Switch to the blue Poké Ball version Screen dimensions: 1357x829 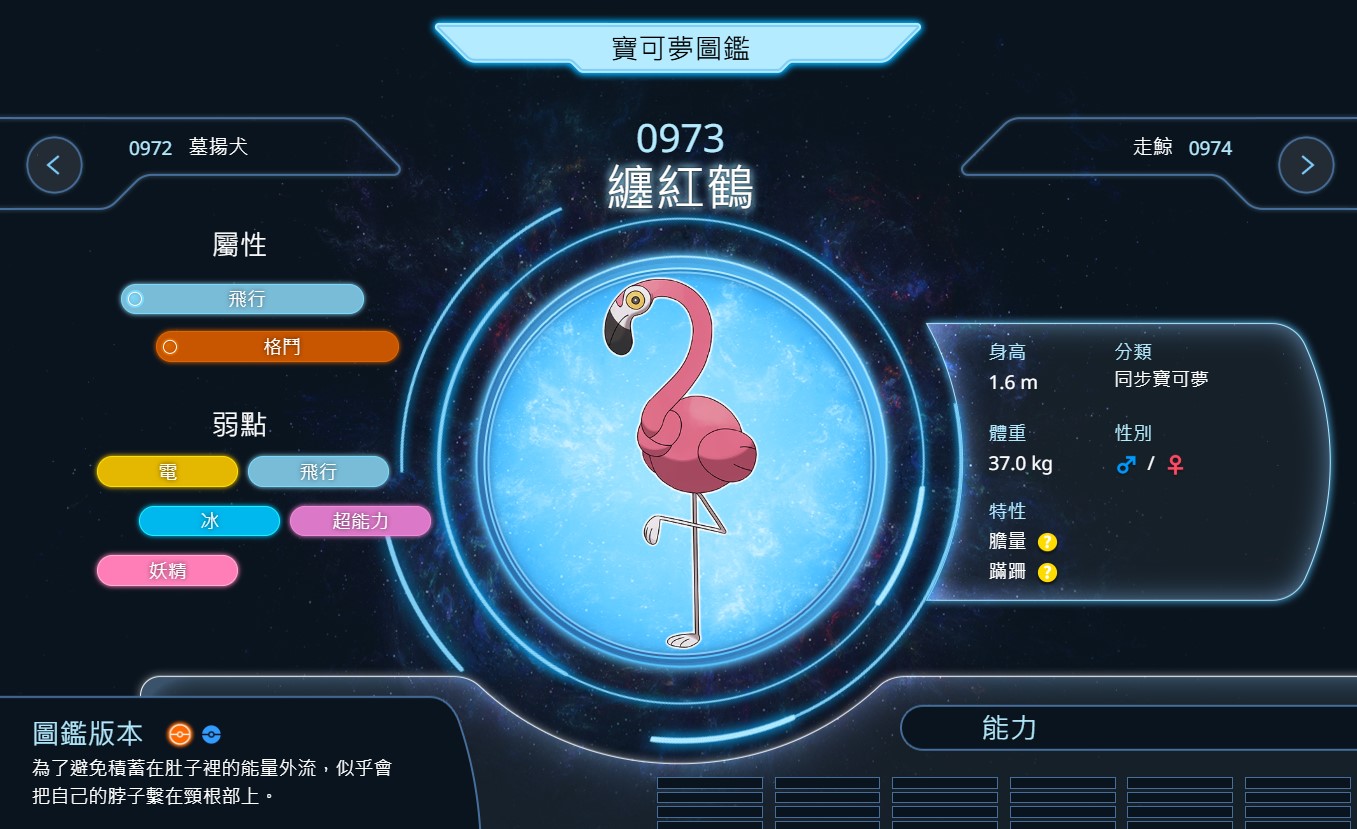[211, 734]
